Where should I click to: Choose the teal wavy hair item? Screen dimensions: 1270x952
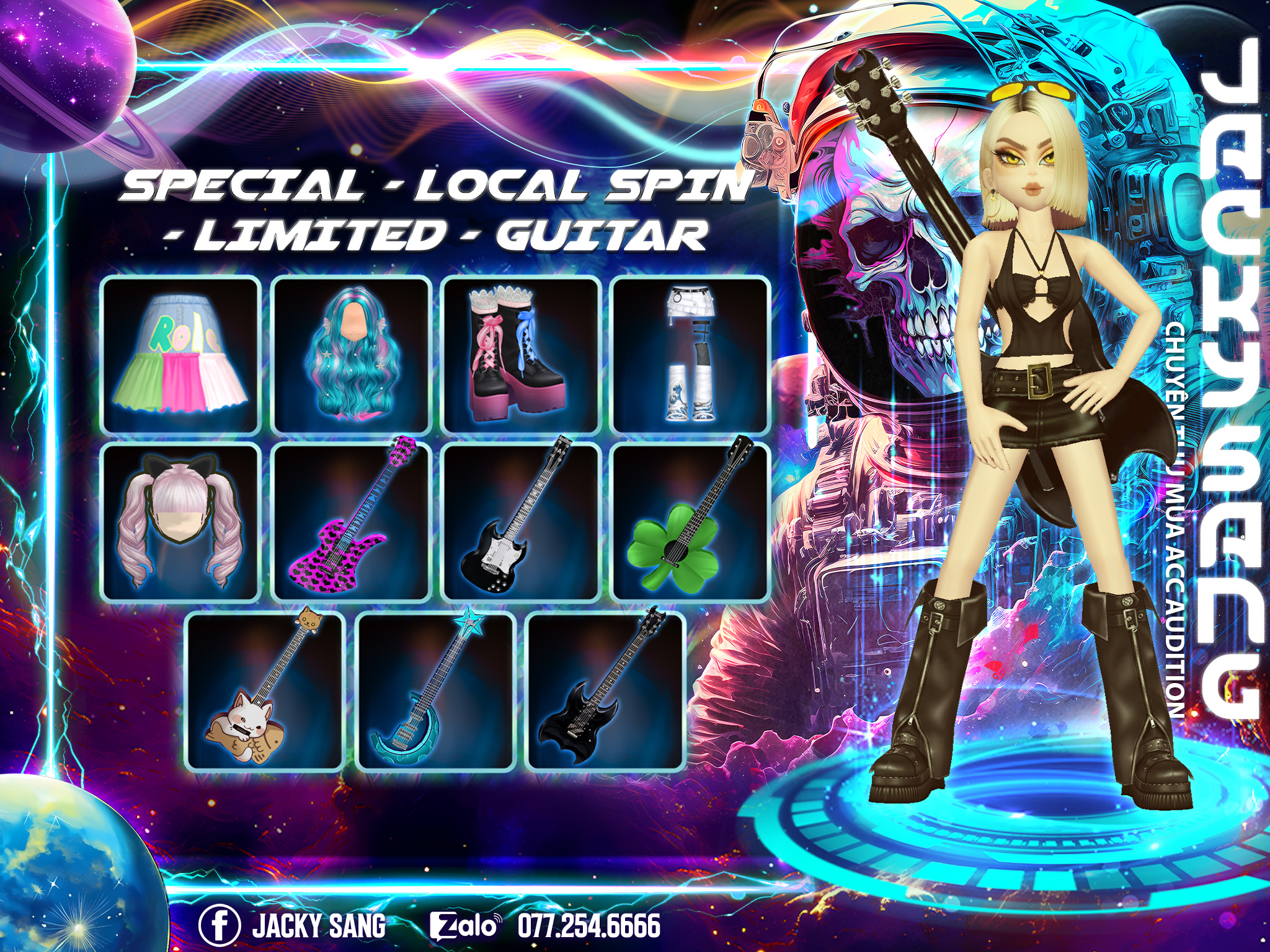coord(351,355)
